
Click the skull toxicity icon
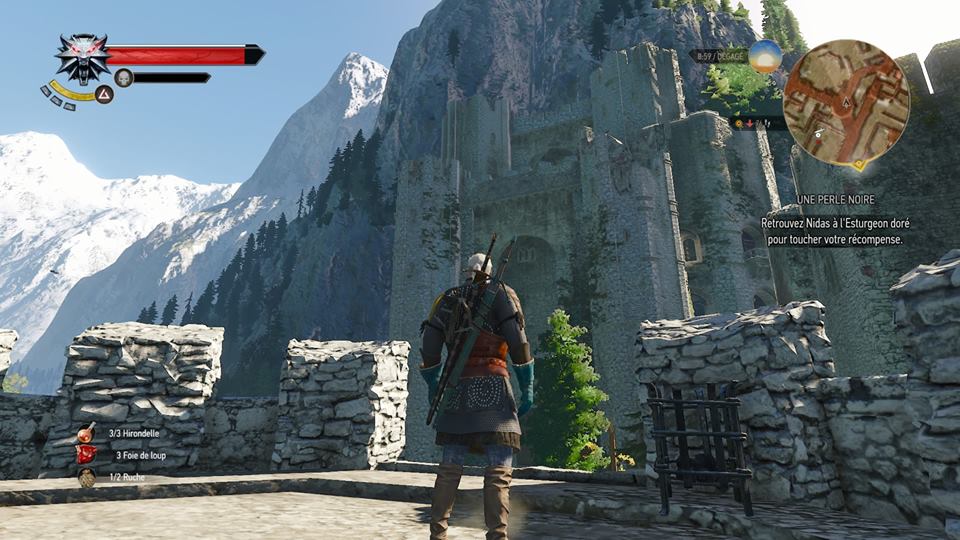(123, 77)
